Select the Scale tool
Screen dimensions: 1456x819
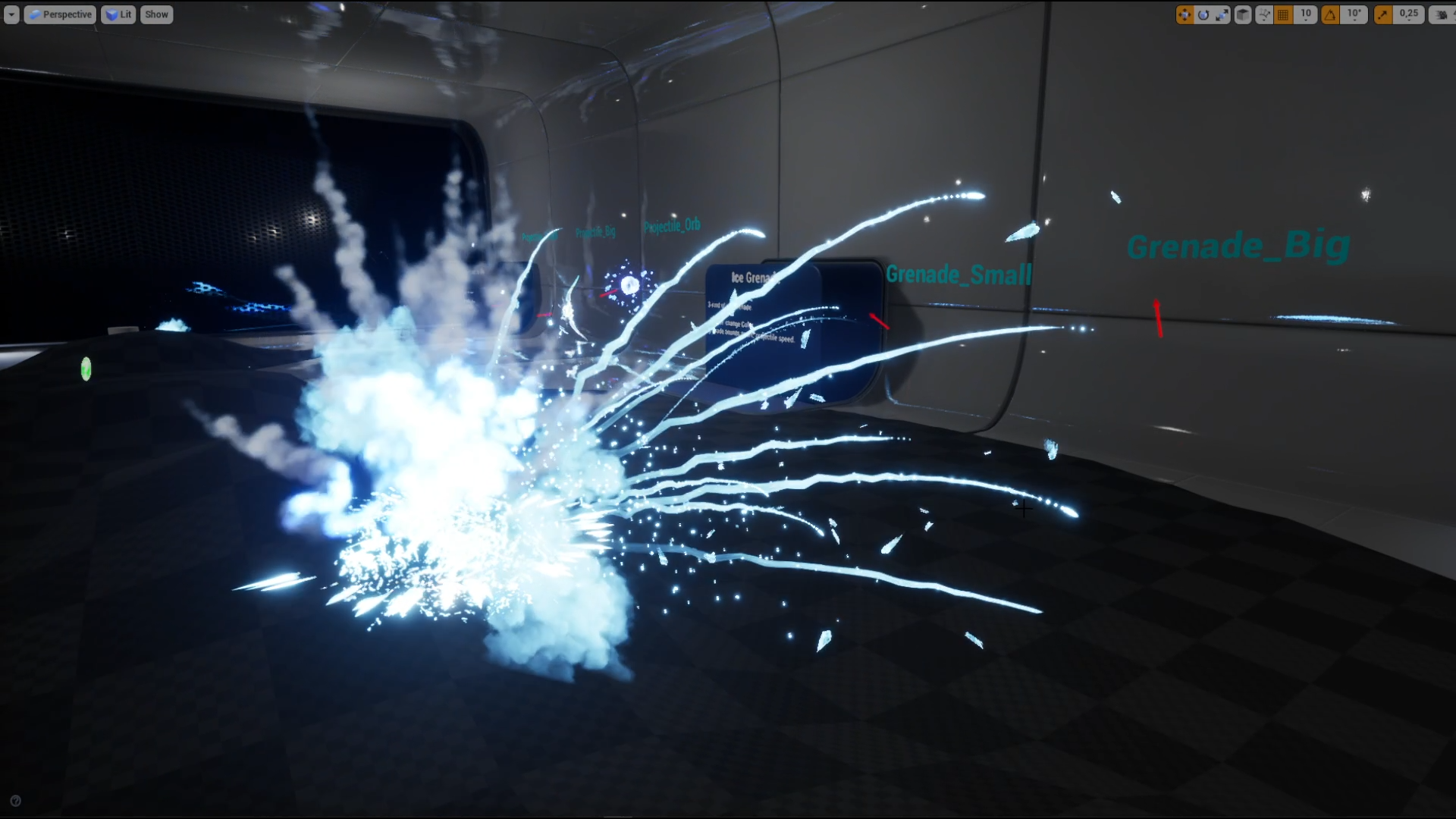click(x=1222, y=14)
